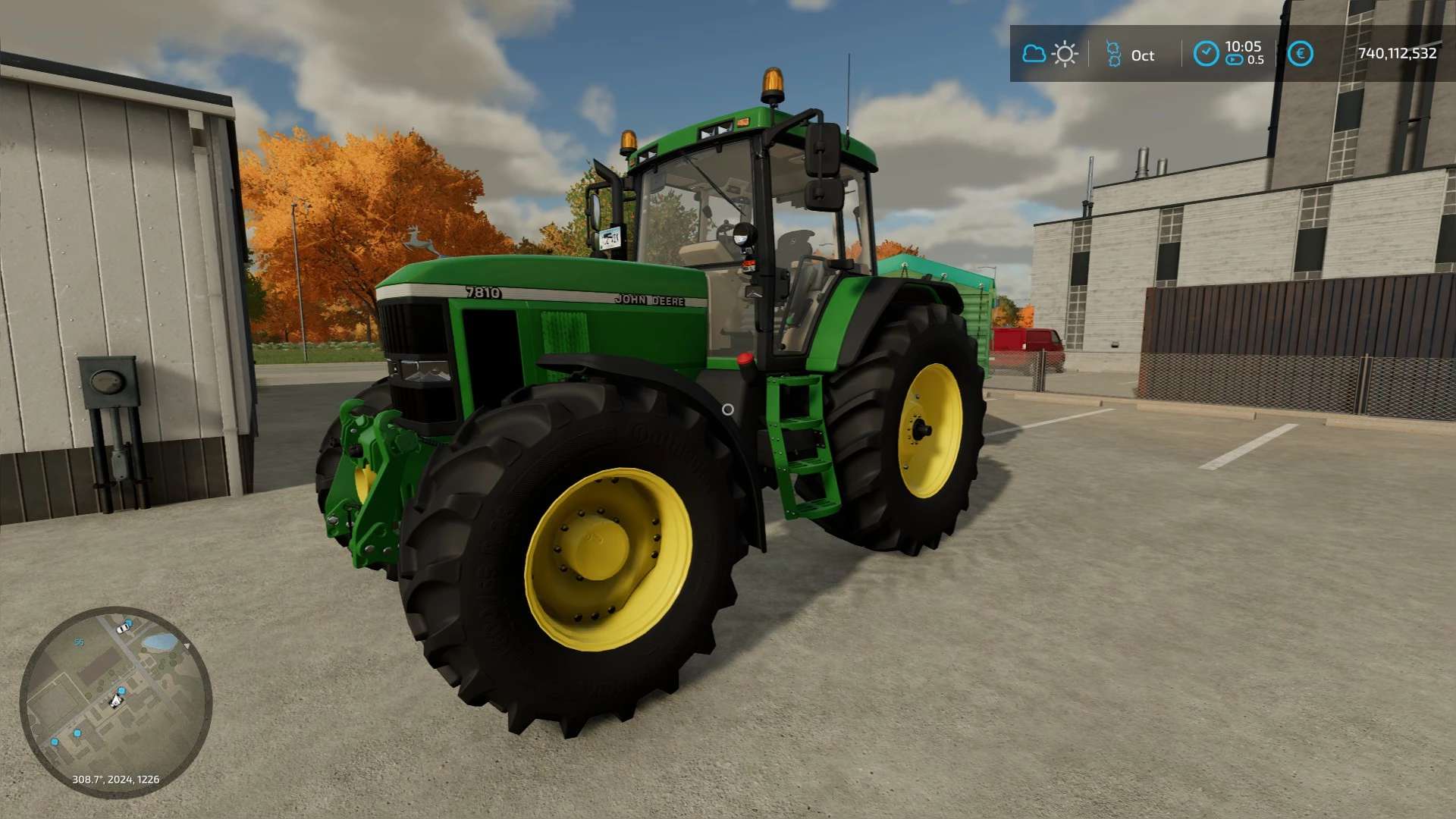Viewport: 1456px width, 819px height.
Task: Click the euro currency icon
Action: pyautogui.click(x=1300, y=54)
